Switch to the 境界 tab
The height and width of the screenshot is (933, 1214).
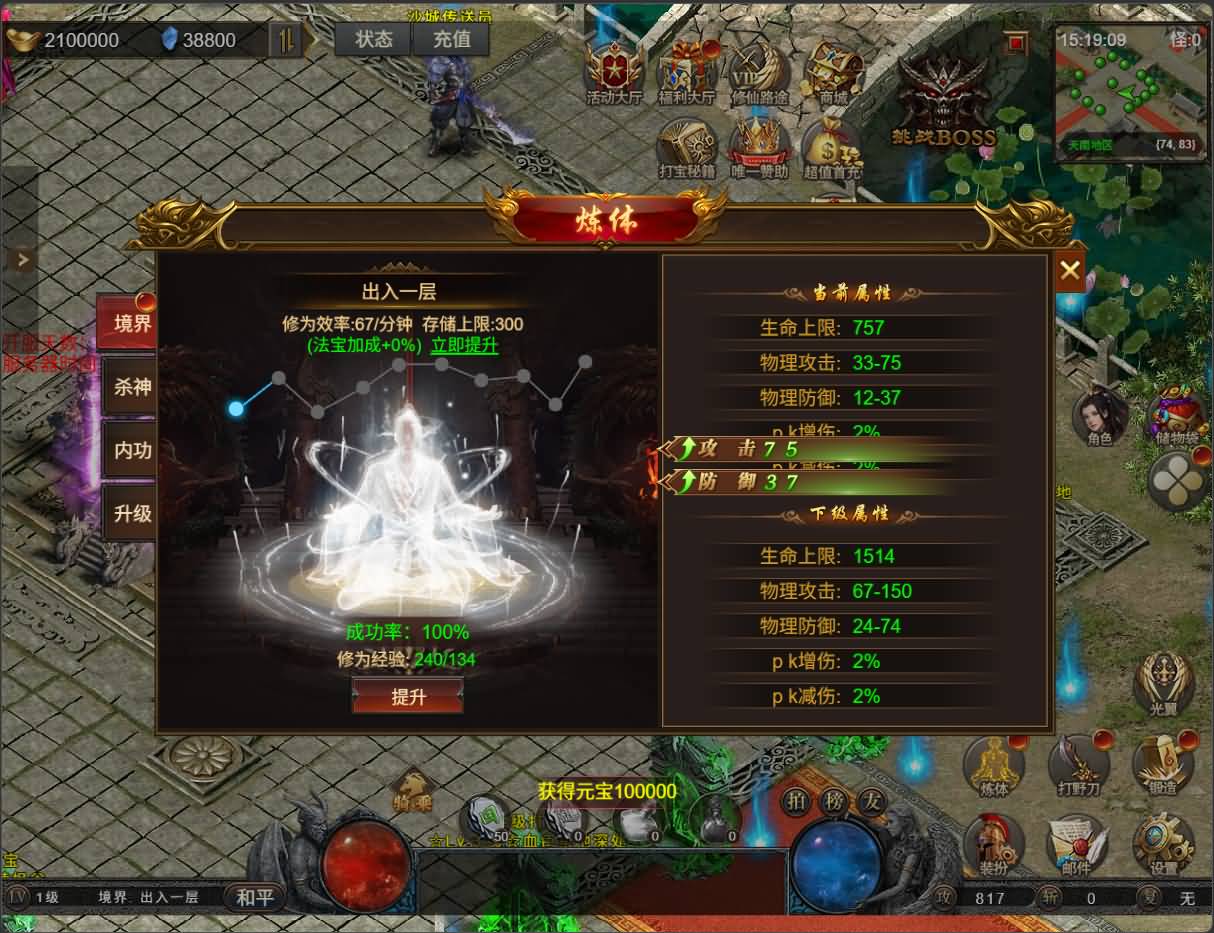130,322
